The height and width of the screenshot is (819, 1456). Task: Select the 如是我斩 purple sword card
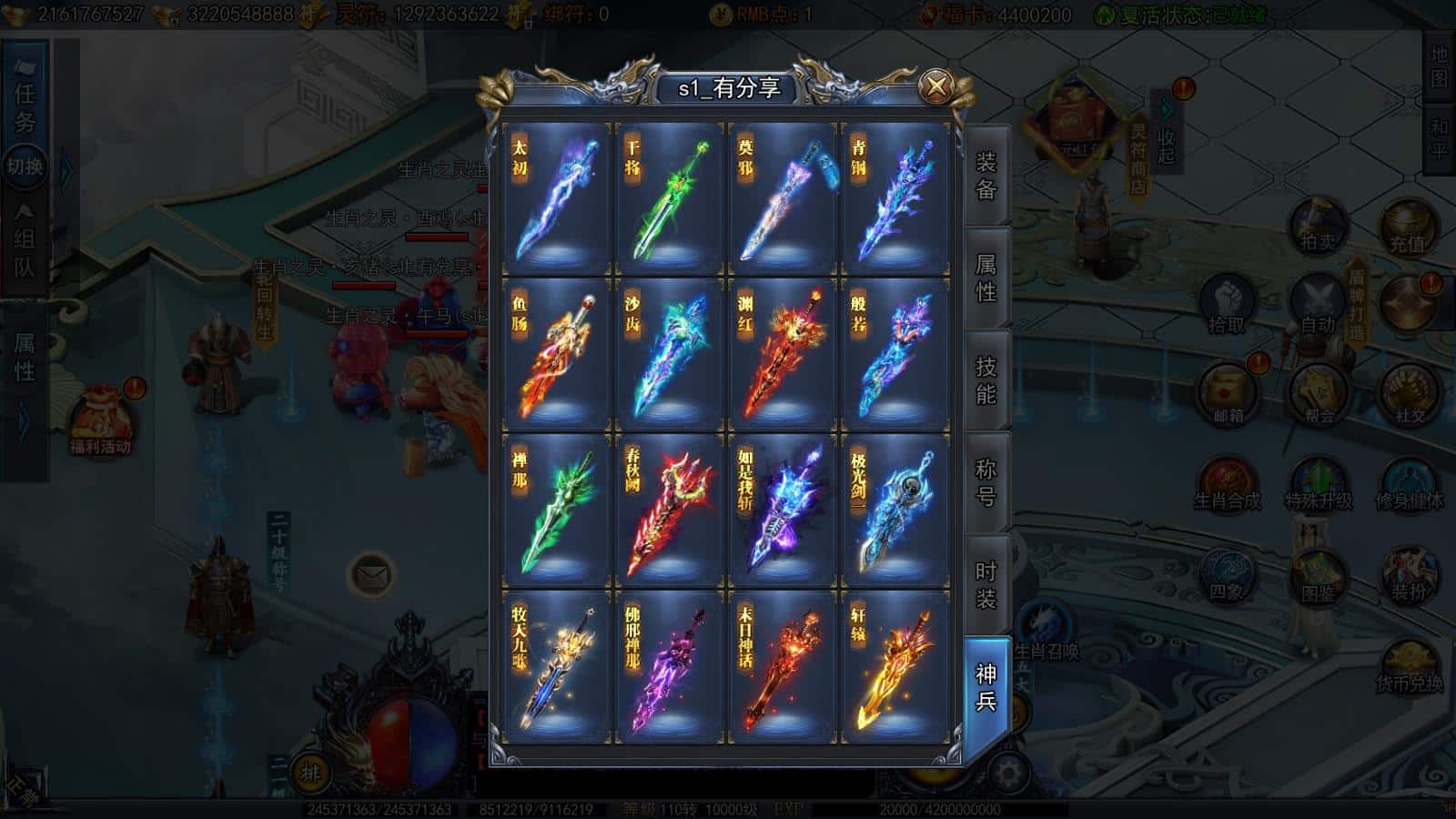click(x=782, y=511)
